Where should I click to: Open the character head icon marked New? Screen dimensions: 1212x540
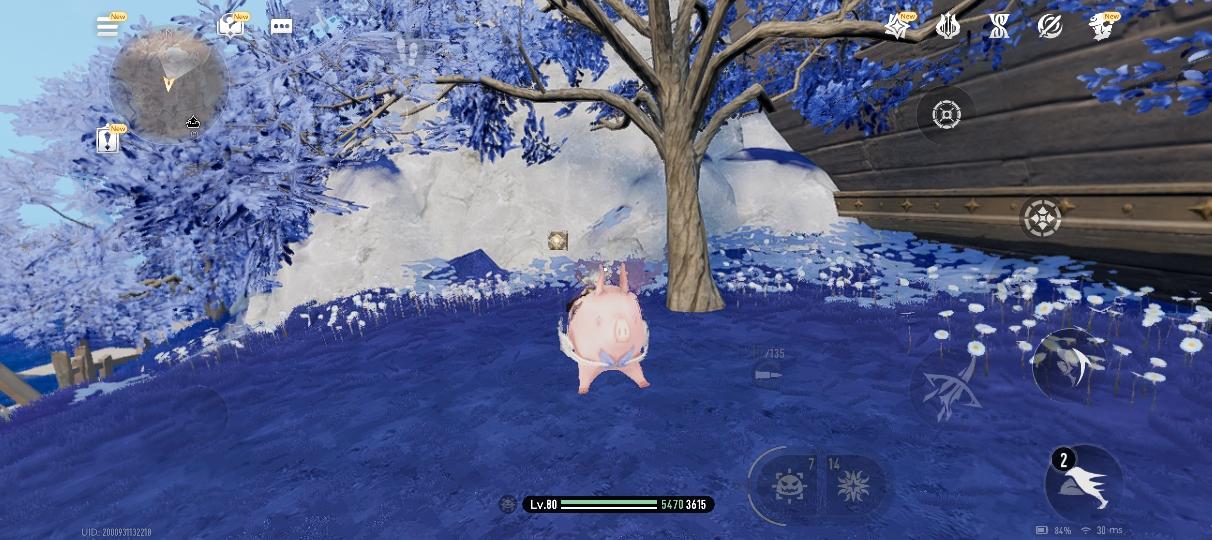coord(1101,27)
